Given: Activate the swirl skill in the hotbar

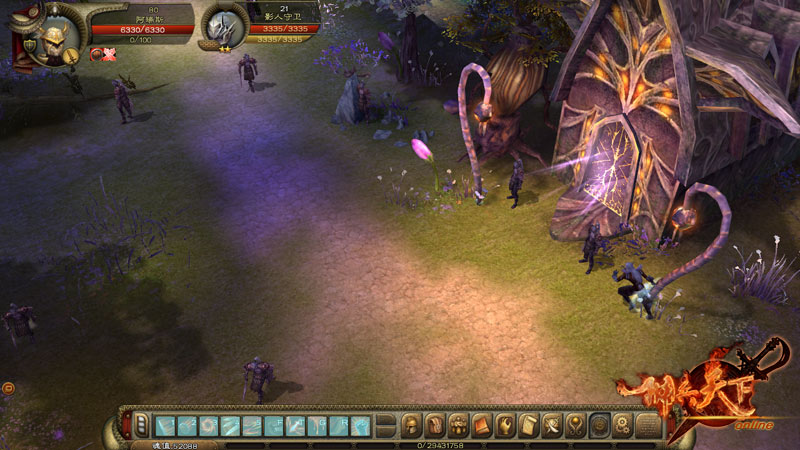Looking at the screenshot, I should (x=209, y=425).
